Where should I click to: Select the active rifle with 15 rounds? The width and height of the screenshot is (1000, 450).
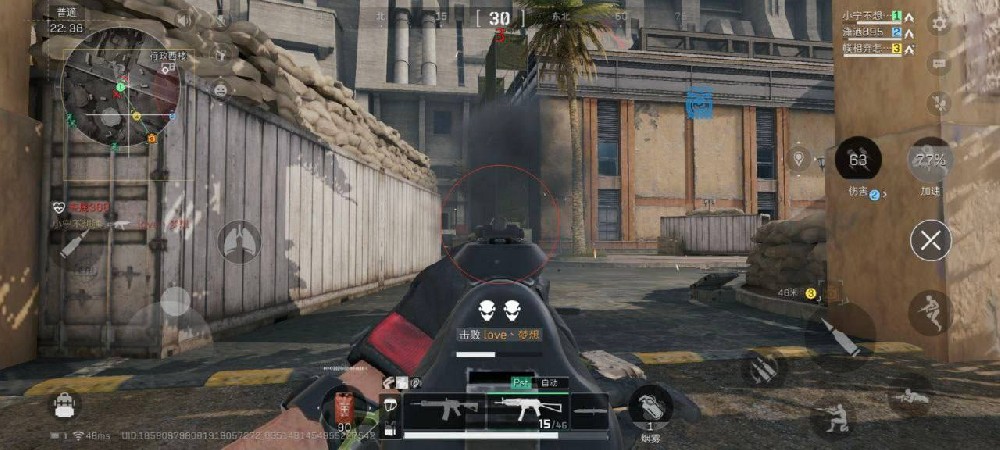pyautogui.click(x=528, y=410)
